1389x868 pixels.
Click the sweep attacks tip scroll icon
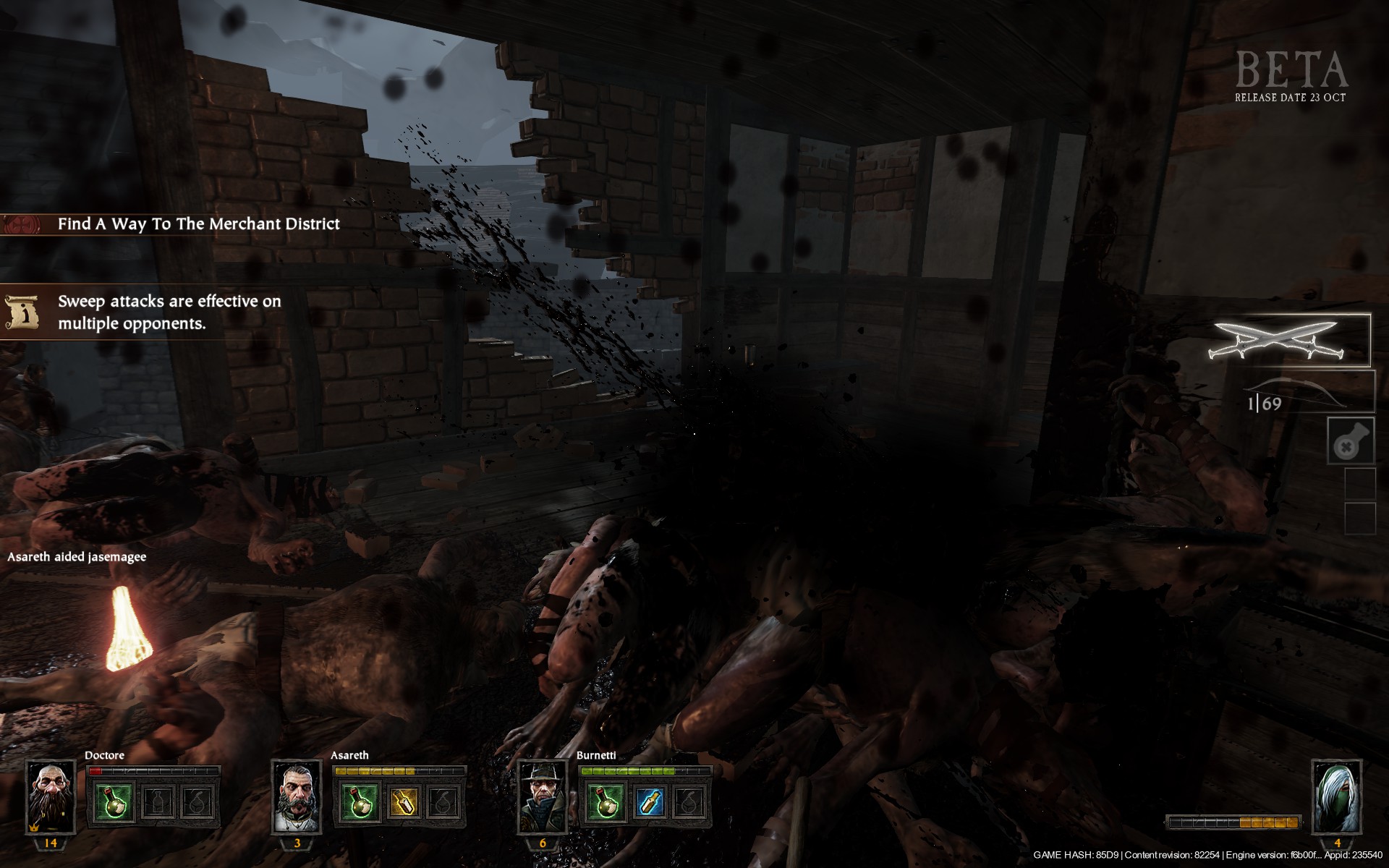tap(22, 312)
